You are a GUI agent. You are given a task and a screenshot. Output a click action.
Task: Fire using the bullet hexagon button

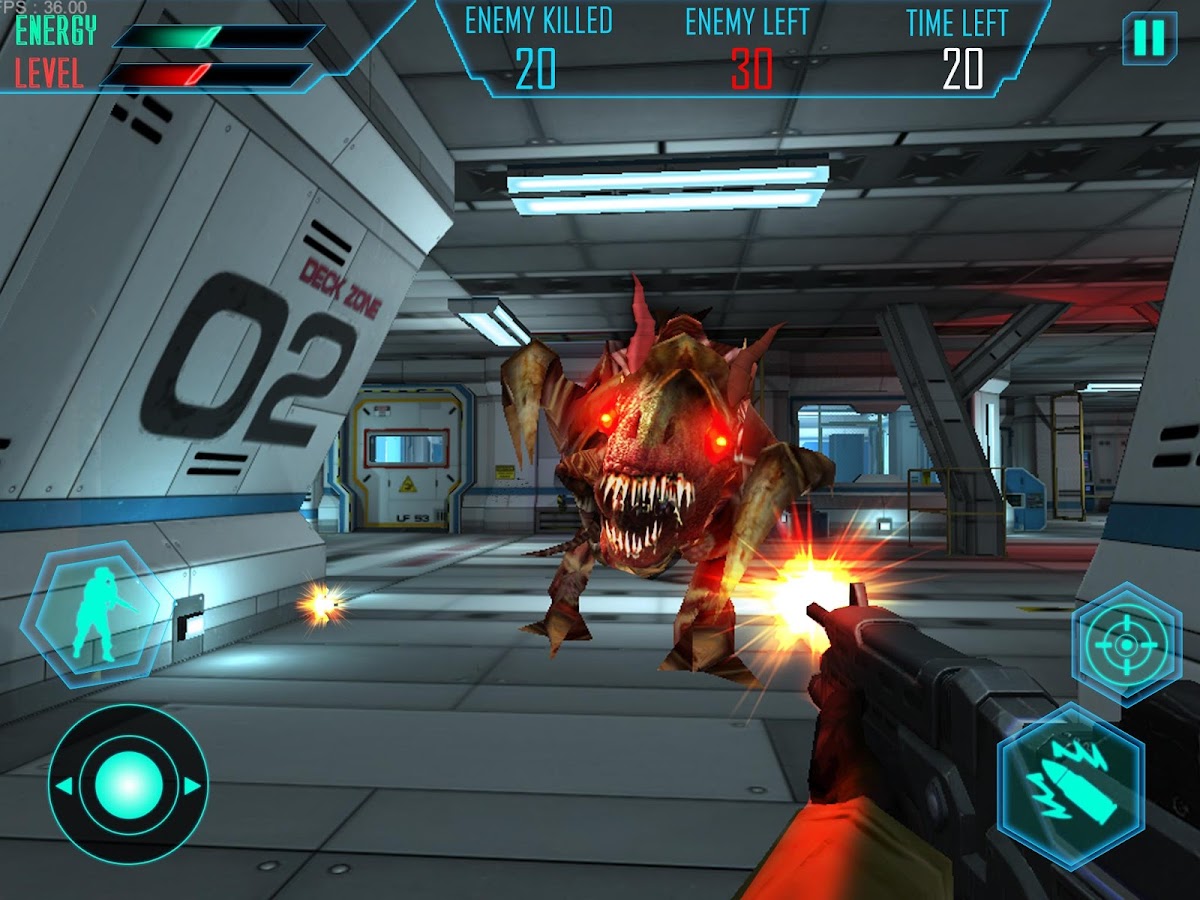pyautogui.click(x=1071, y=784)
